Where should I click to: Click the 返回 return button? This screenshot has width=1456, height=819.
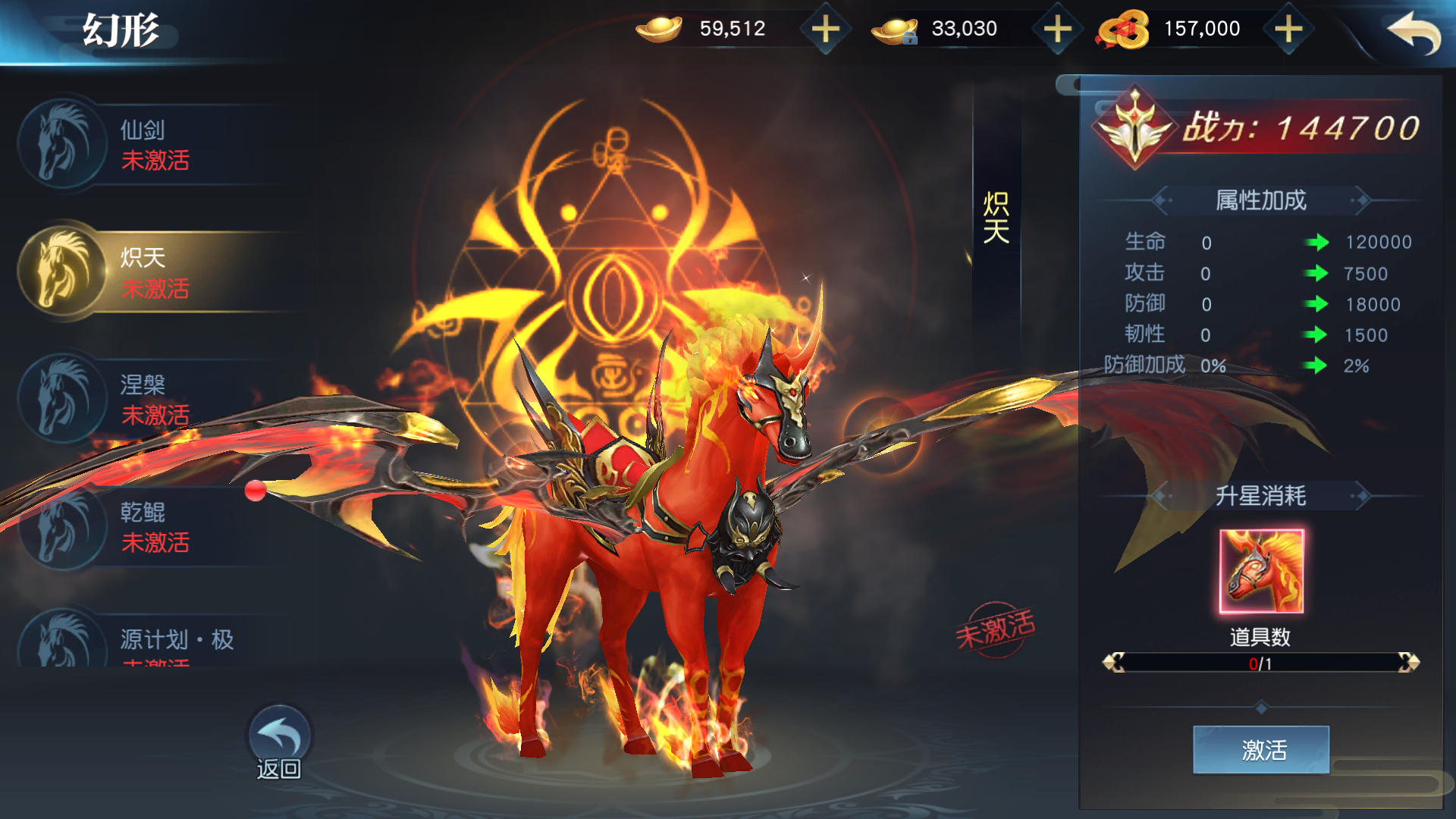click(x=279, y=743)
